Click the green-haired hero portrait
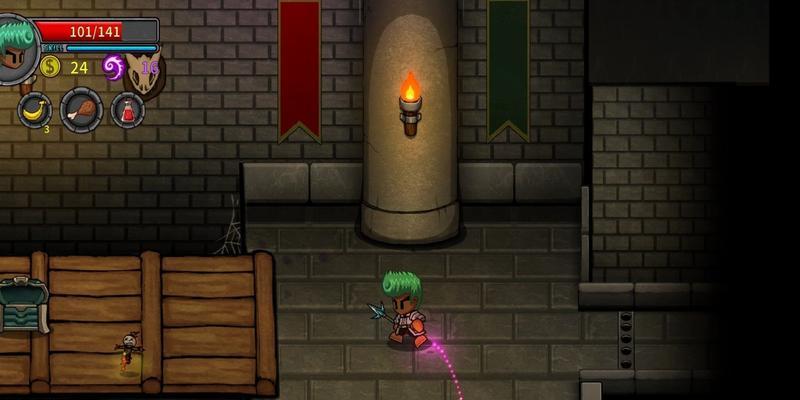This screenshot has width=800, height=400. pos(17,48)
